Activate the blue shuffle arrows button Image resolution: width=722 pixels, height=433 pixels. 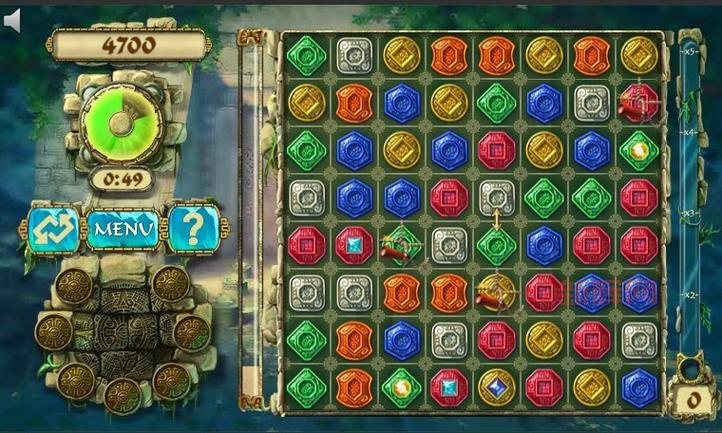coord(53,229)
